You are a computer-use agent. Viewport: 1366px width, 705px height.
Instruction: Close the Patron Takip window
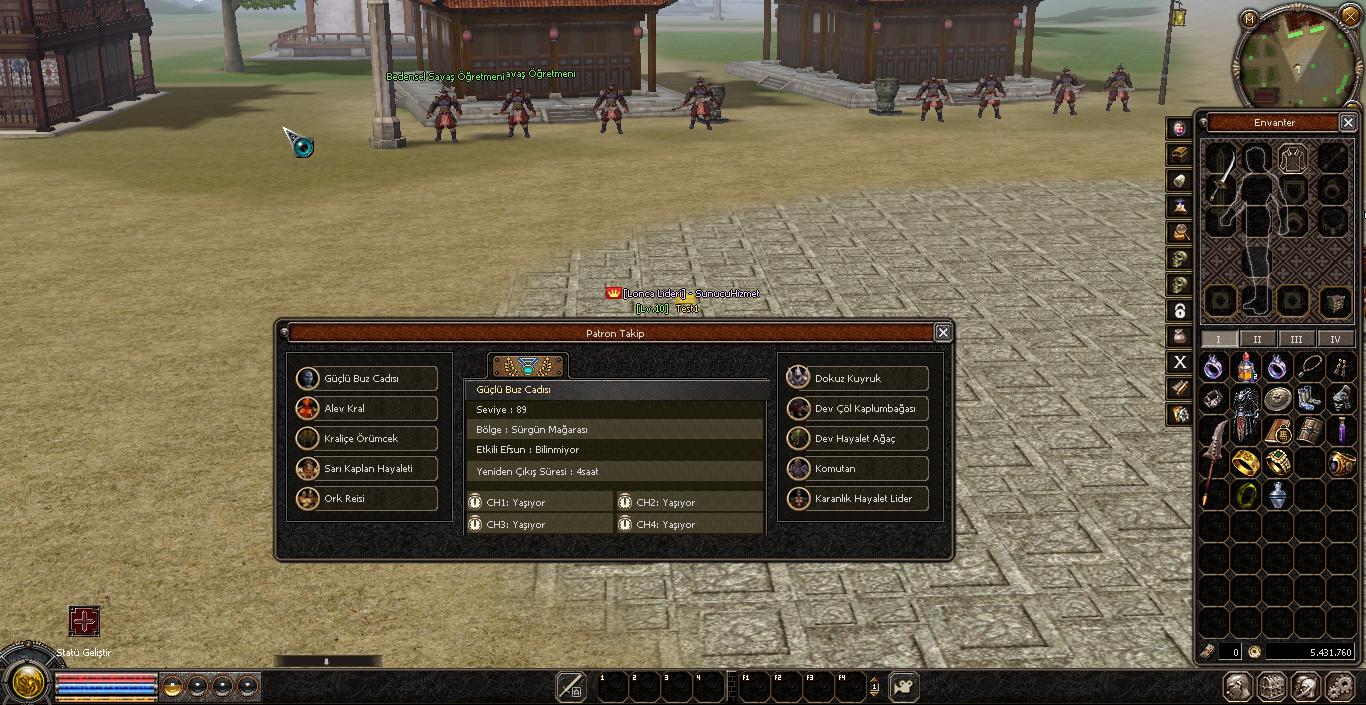[x=942, y=333]
